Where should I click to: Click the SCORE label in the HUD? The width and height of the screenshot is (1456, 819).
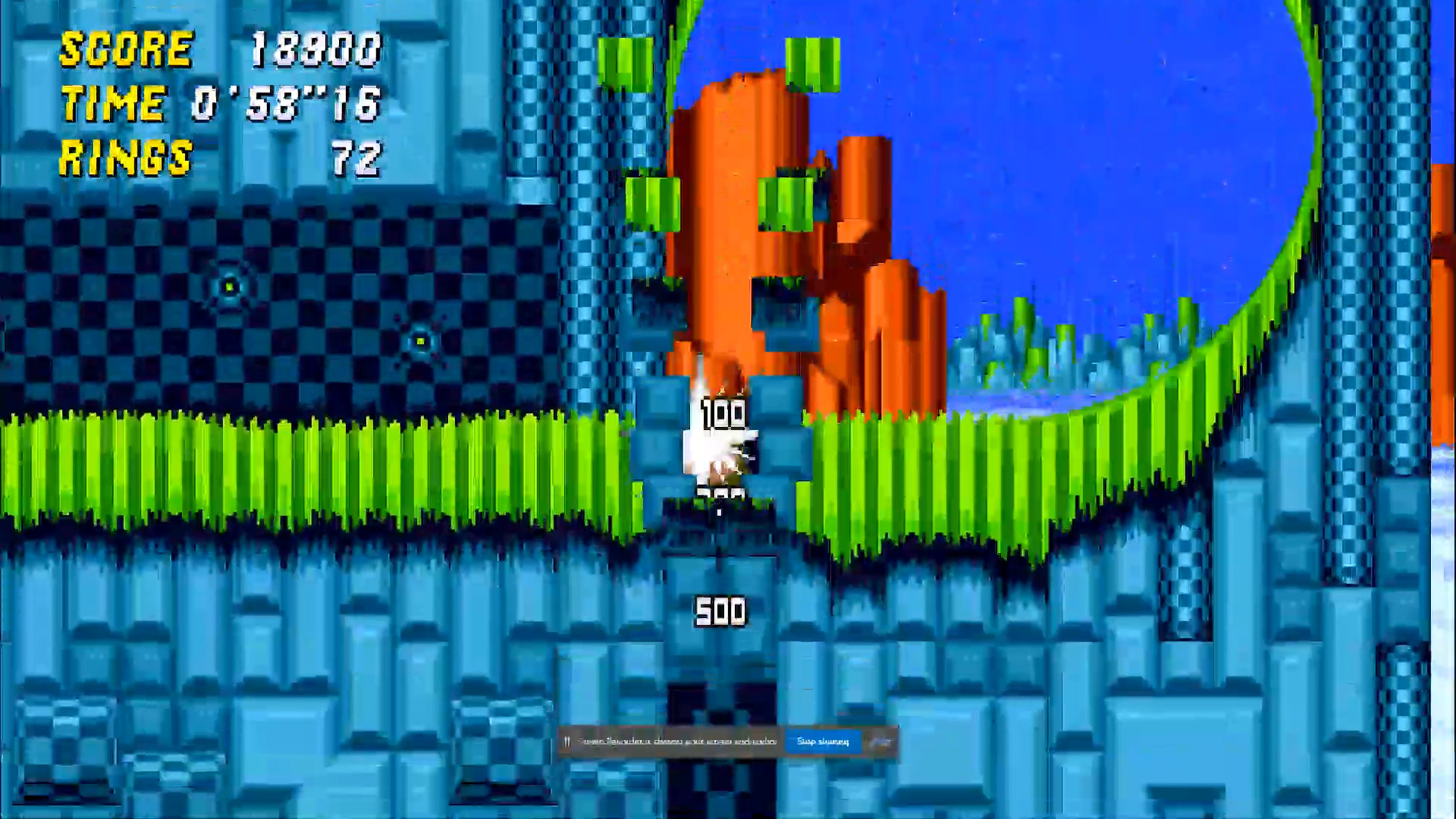point(125,49)
